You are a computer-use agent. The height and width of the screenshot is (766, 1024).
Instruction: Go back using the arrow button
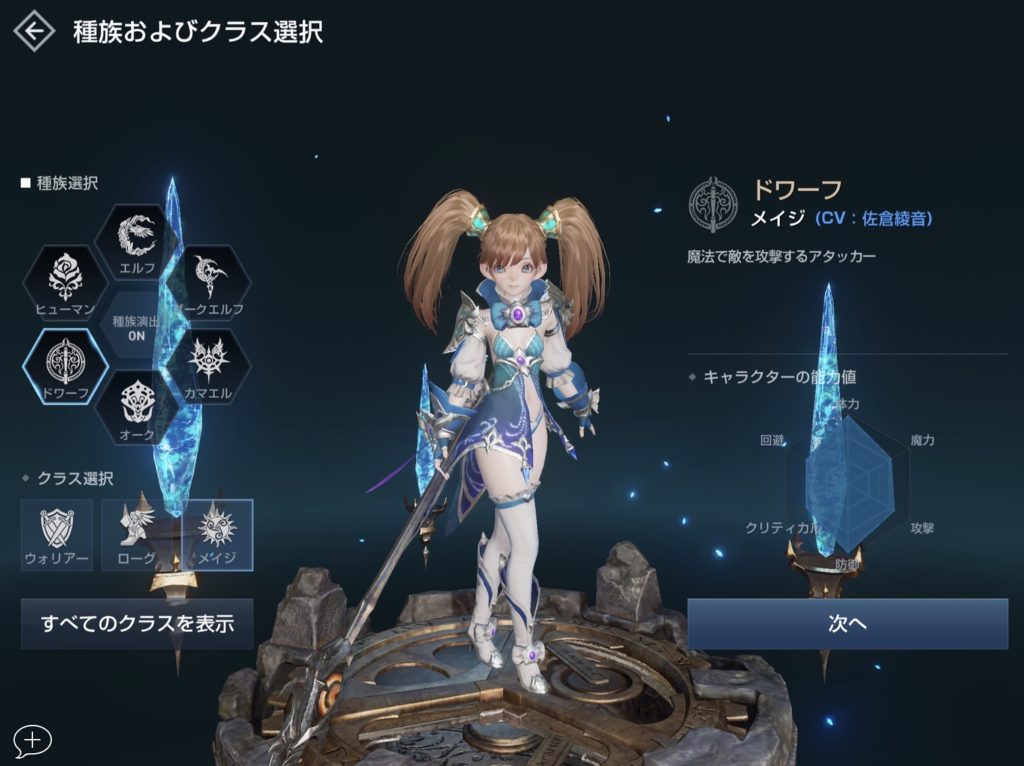34,31
